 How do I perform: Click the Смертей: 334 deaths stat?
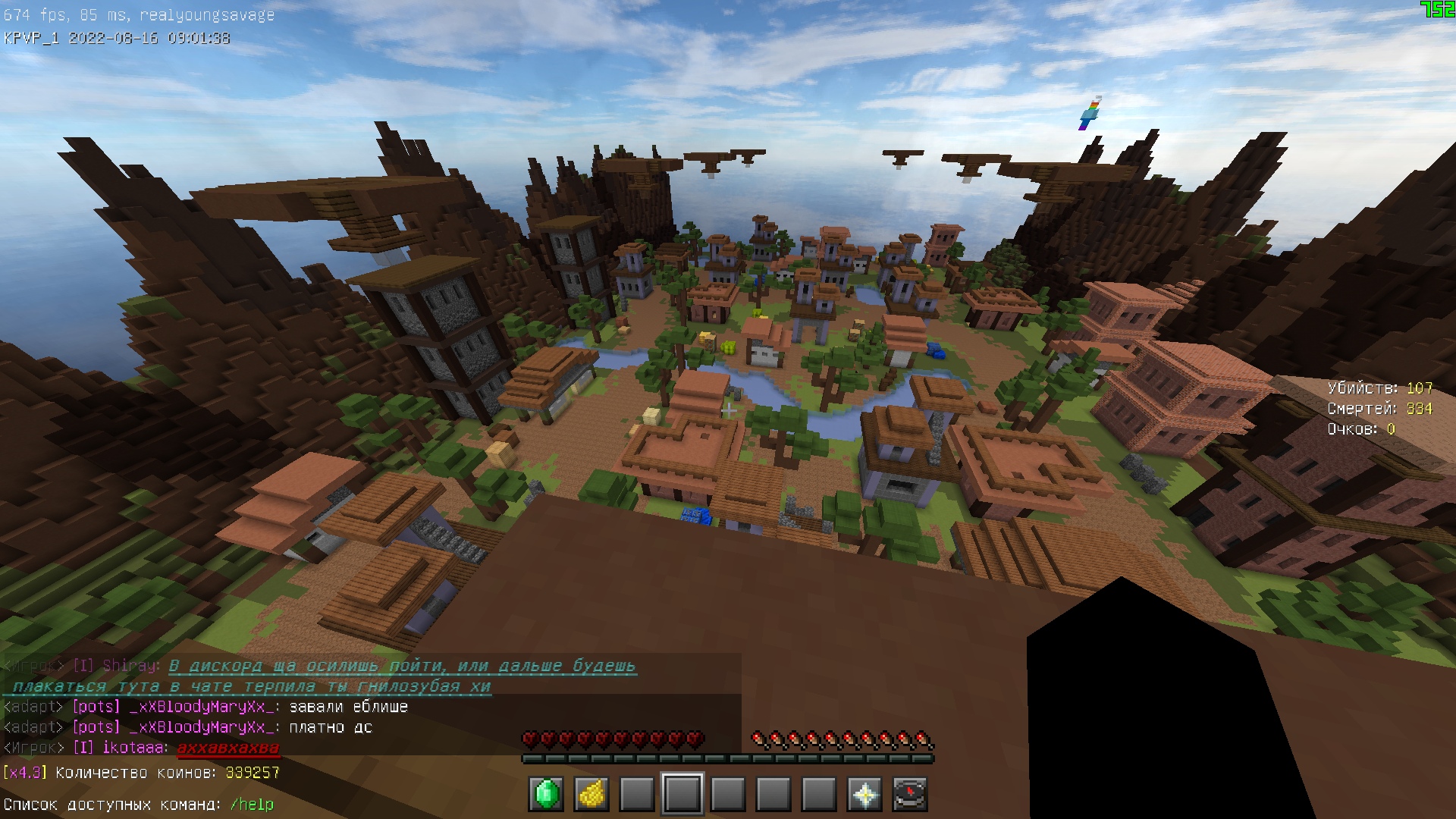click(x=1379, y=408)
